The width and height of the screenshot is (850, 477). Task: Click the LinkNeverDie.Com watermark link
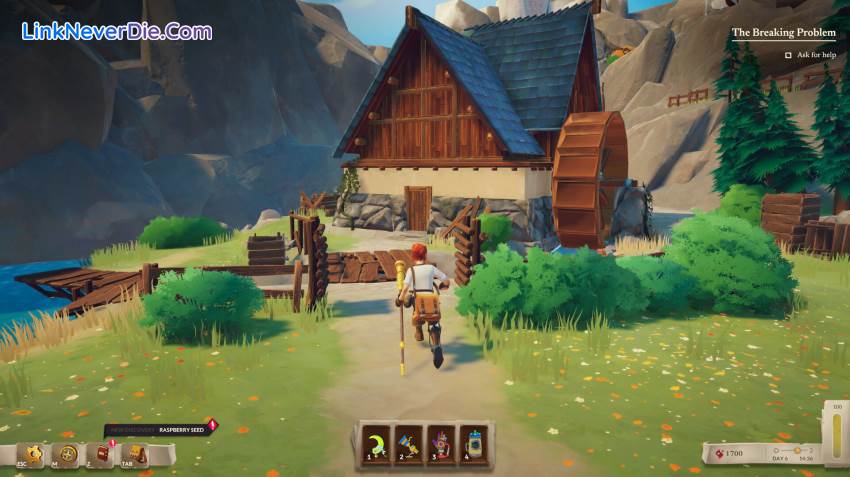tap(116, 31)
